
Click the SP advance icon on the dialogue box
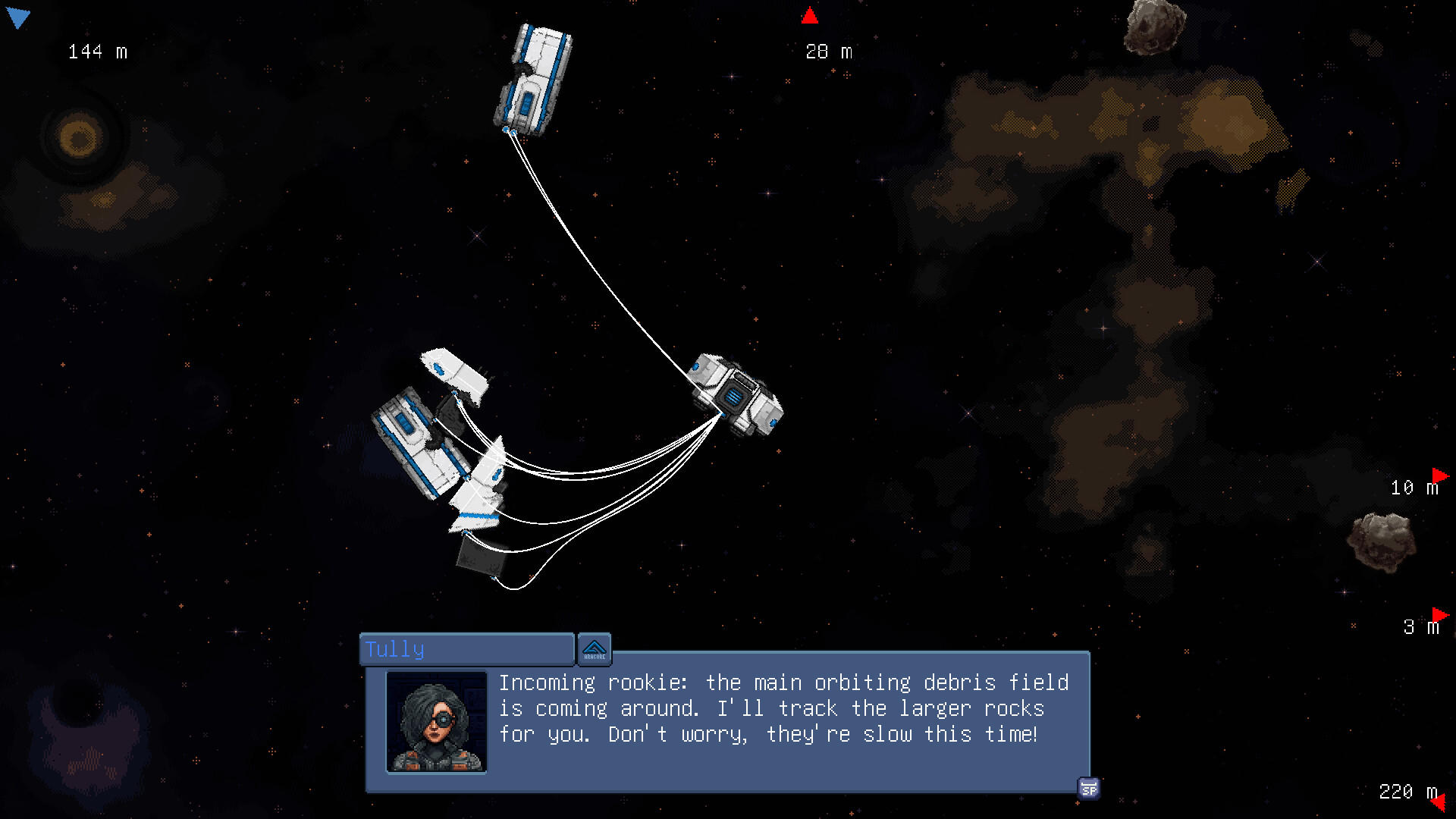coord(1090,789)
